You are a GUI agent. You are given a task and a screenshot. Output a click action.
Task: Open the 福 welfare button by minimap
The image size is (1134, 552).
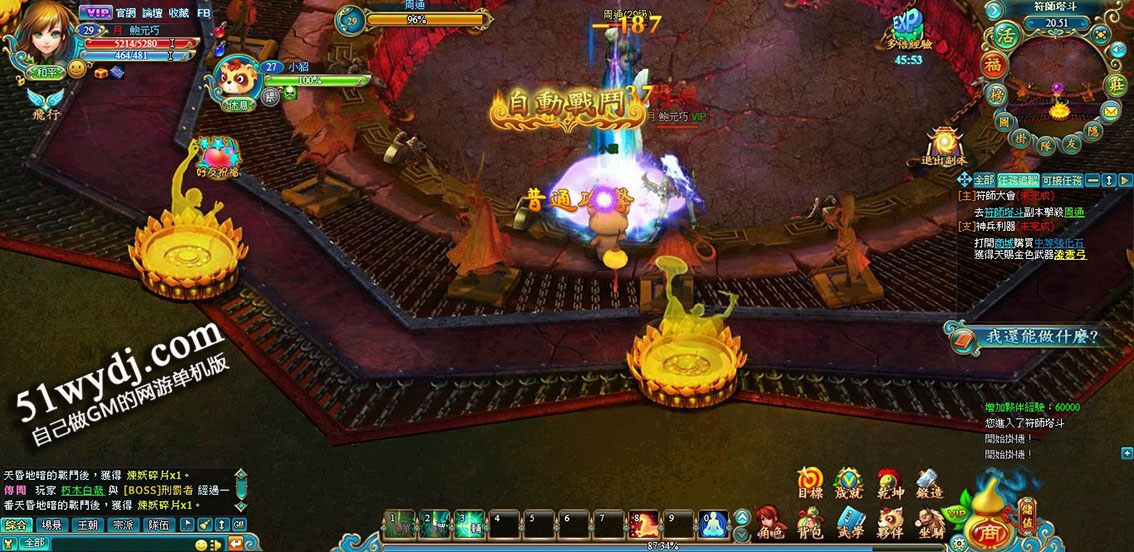point(993,67)
